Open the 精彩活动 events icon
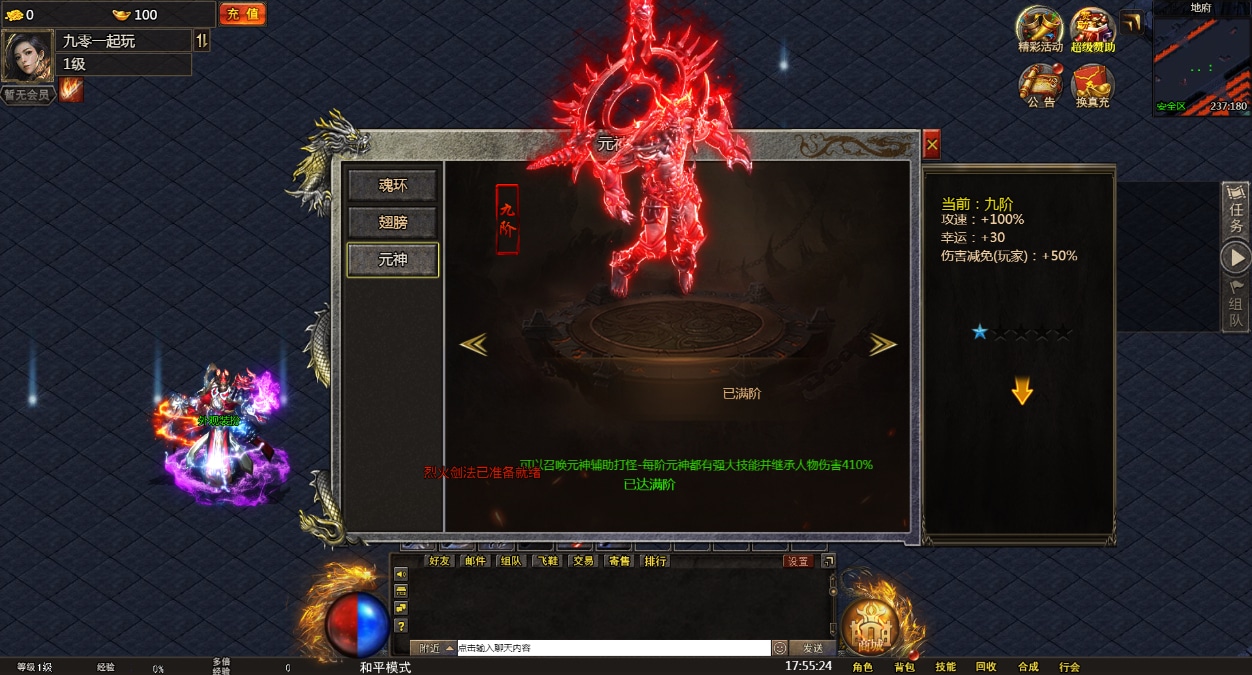This screenshot has height=675, width=1252. (x=1040, y=29)
